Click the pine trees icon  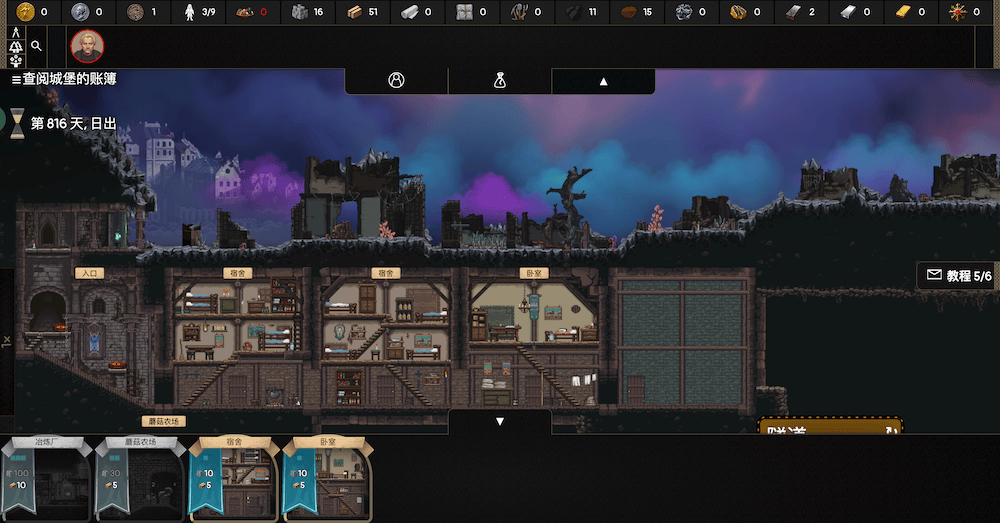[x=16, y=46]
